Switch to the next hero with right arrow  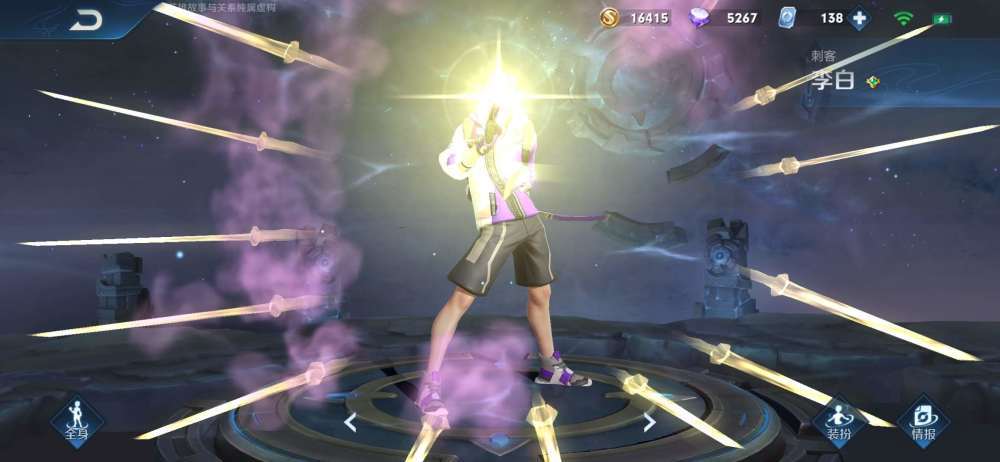tap(649, 422)
